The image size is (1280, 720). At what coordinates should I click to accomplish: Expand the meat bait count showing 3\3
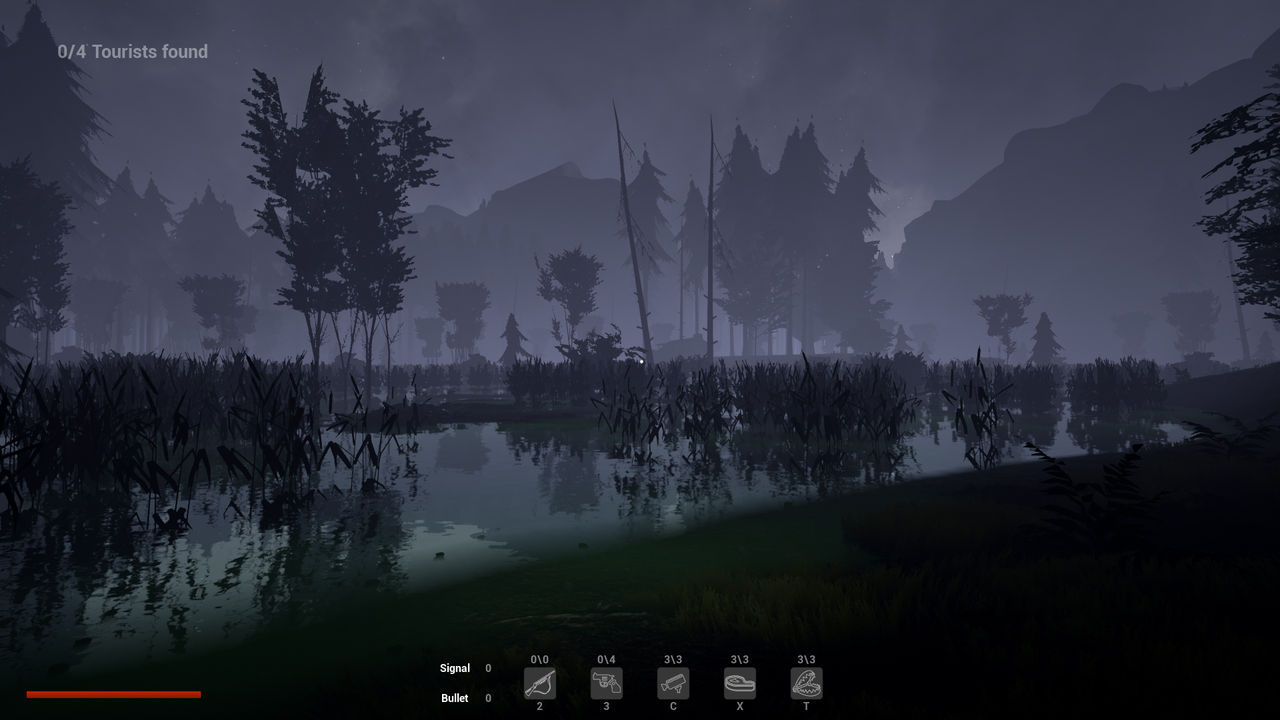tap(739, 659)
